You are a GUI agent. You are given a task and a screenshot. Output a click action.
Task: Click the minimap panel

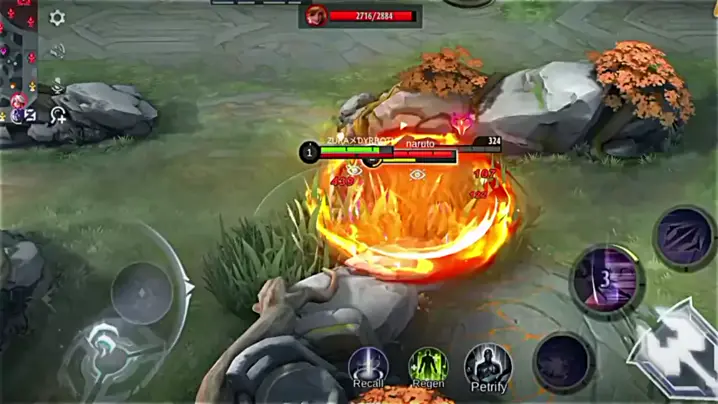(x=17, y=60)
